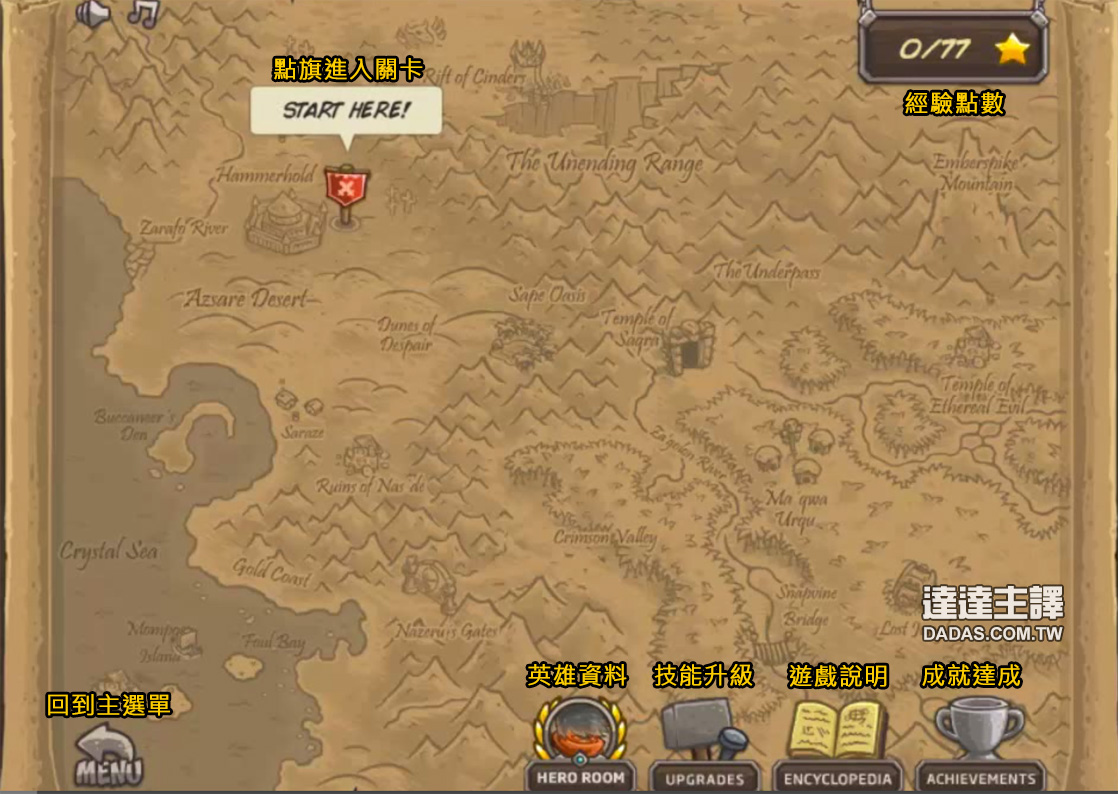The image size is (1118, 794).
Task: Toggle the music note icon
Action: [143, 12]
